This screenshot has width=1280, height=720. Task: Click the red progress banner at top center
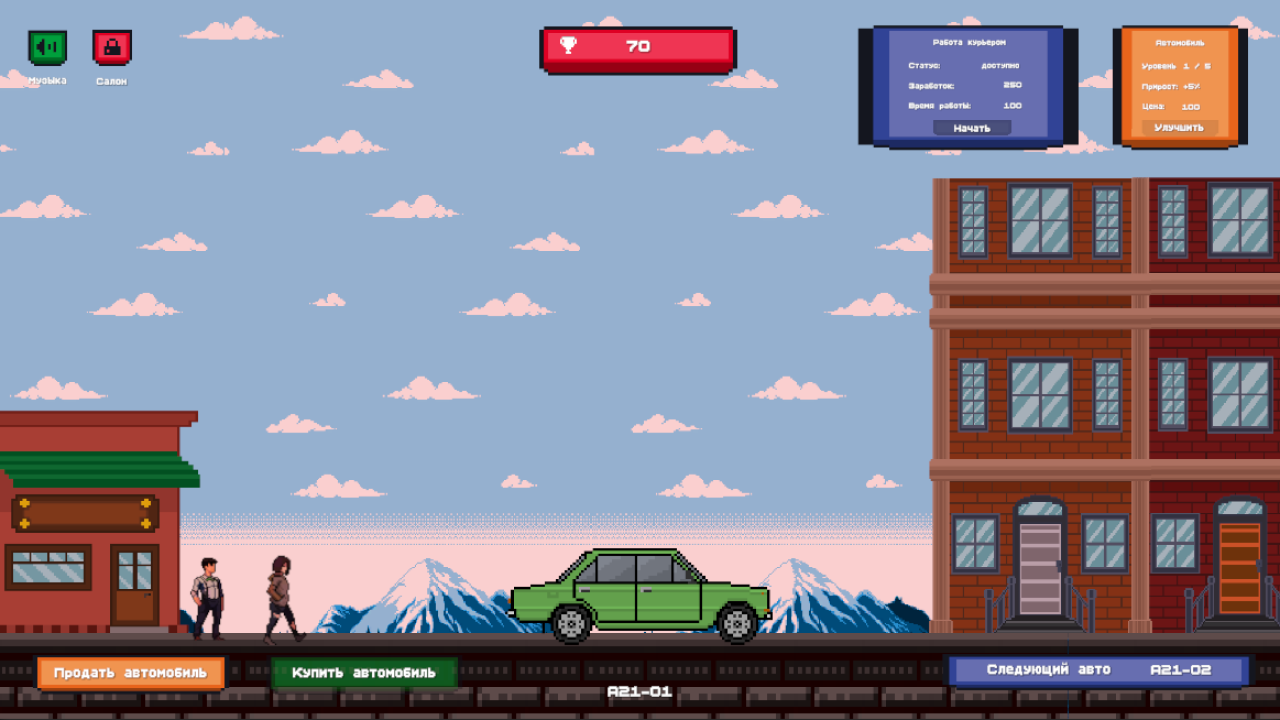click(x=637, y=46)
